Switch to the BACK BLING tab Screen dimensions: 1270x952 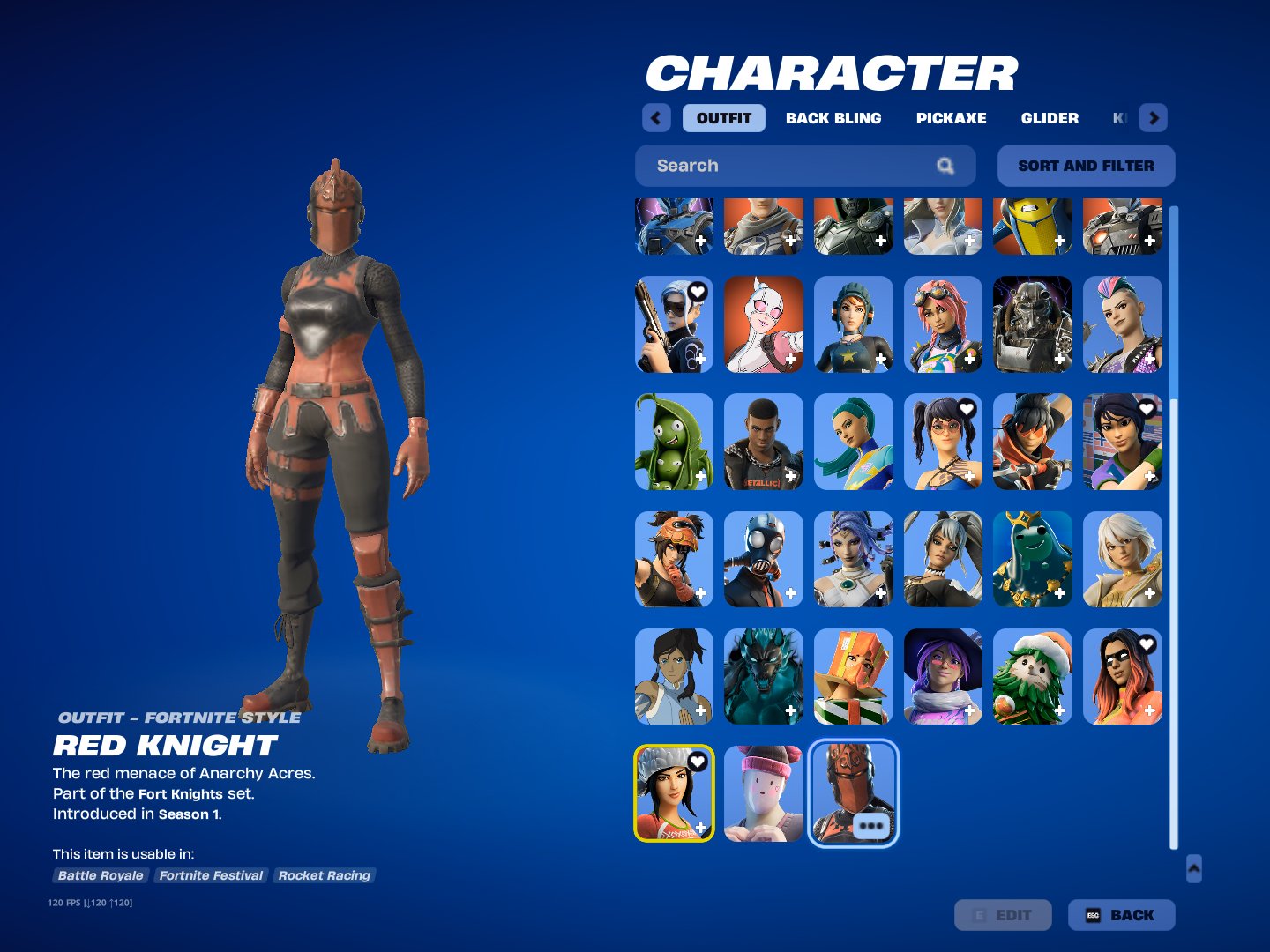click(x=833, y=117)
